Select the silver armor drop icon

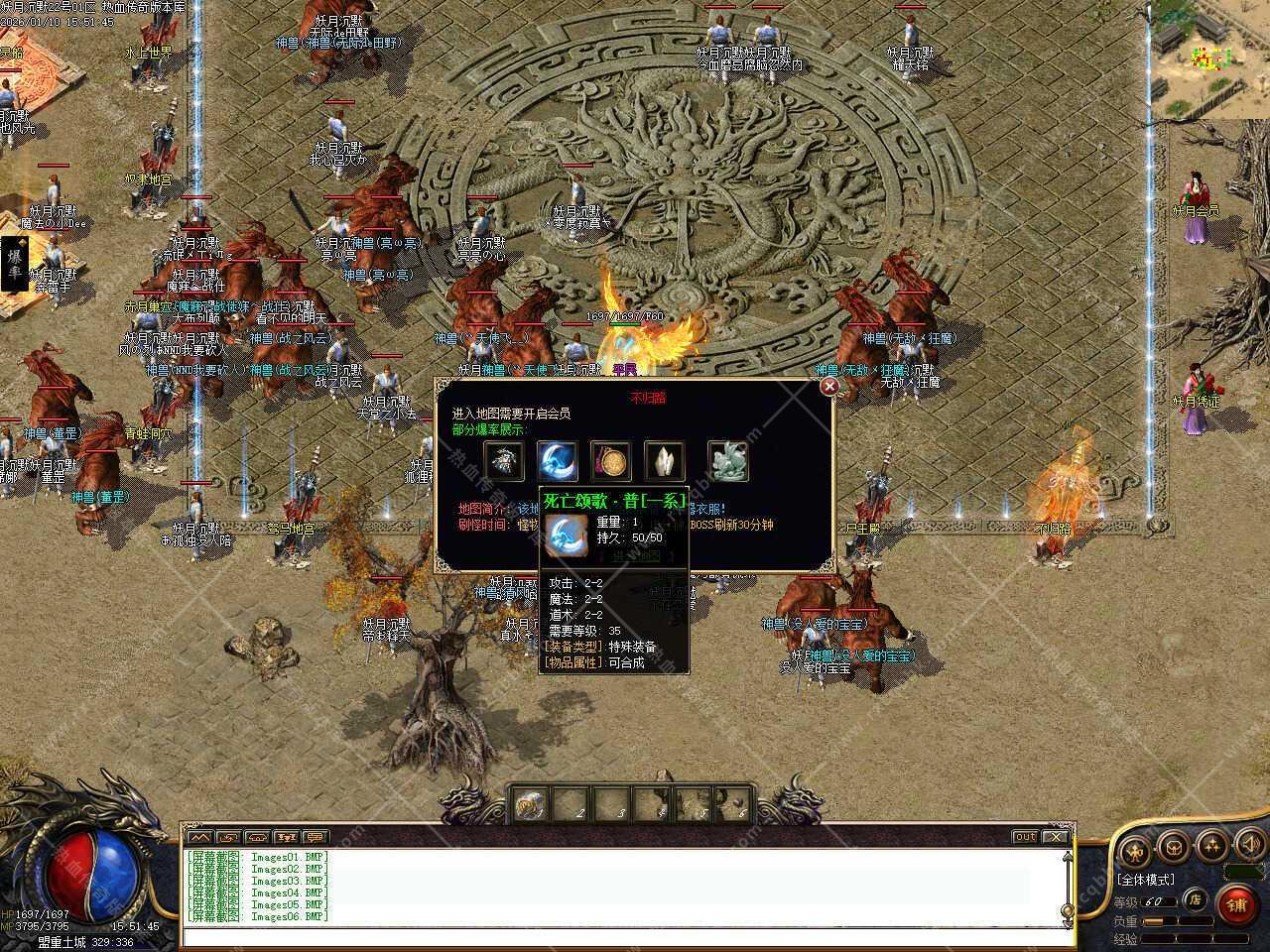click(504, 461)
